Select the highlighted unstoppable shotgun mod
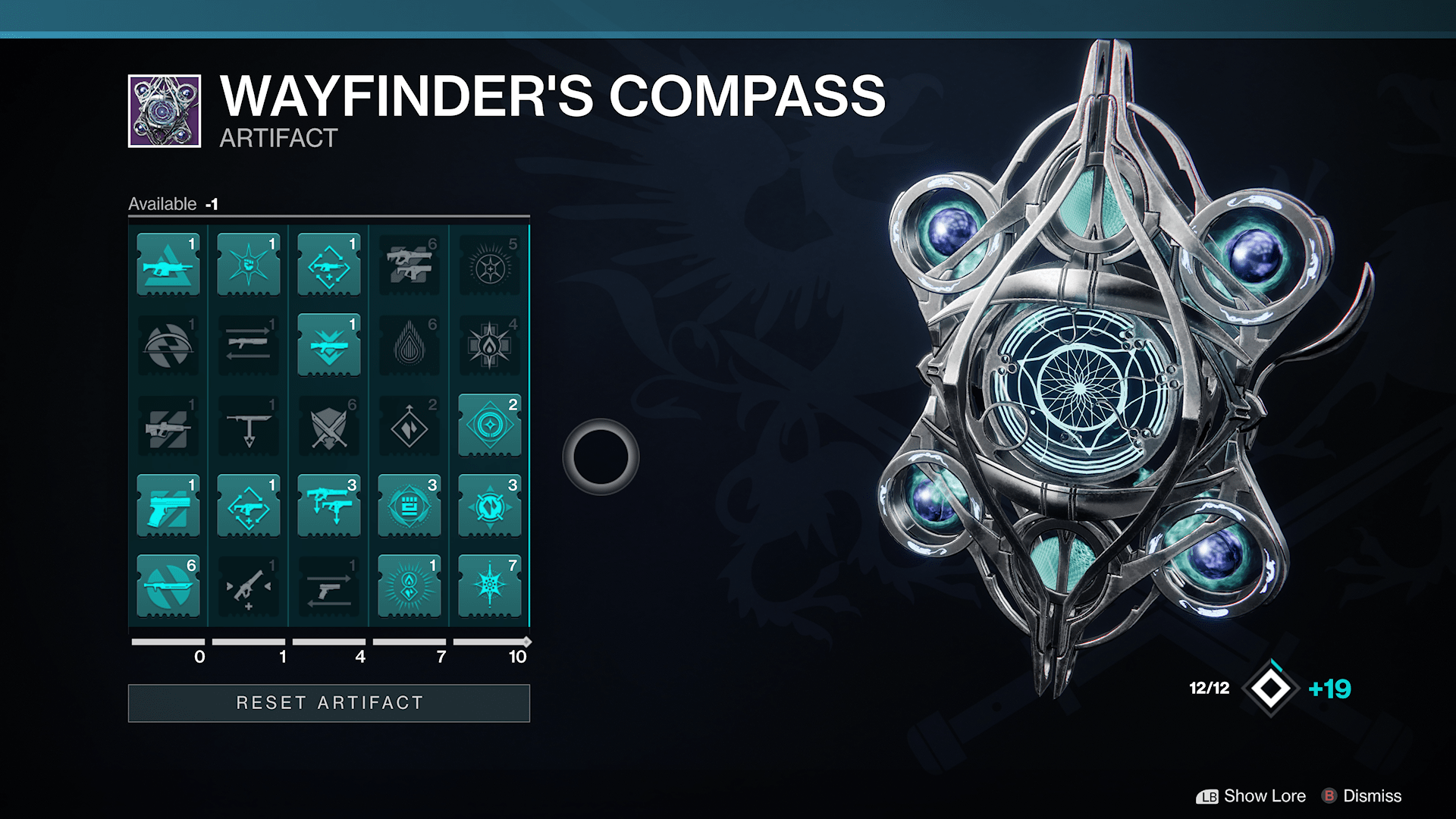The width and height of the screenshot is (1456, 819). click(328, 347)
